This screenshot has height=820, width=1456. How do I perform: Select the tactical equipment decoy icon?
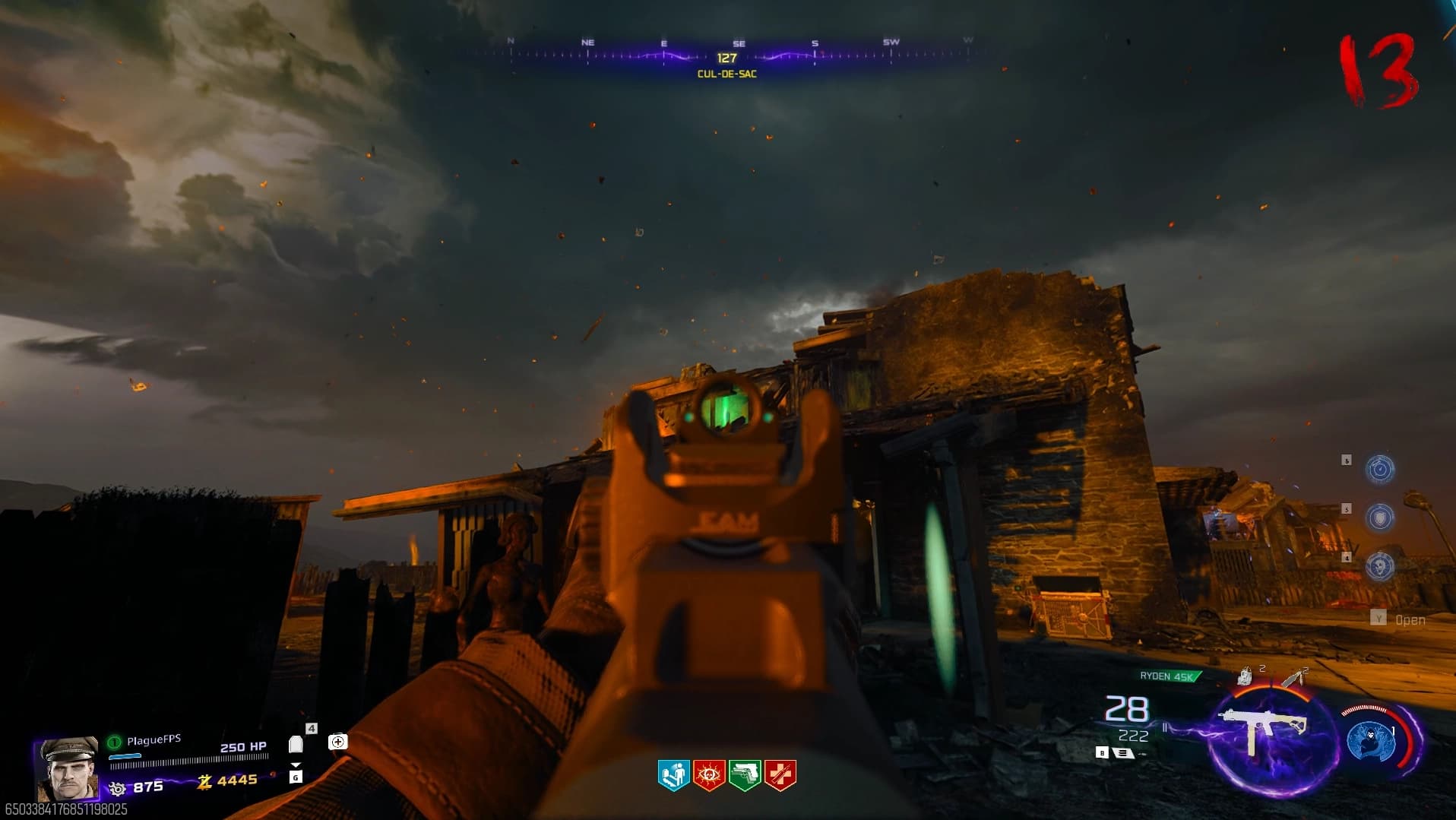1245,676
